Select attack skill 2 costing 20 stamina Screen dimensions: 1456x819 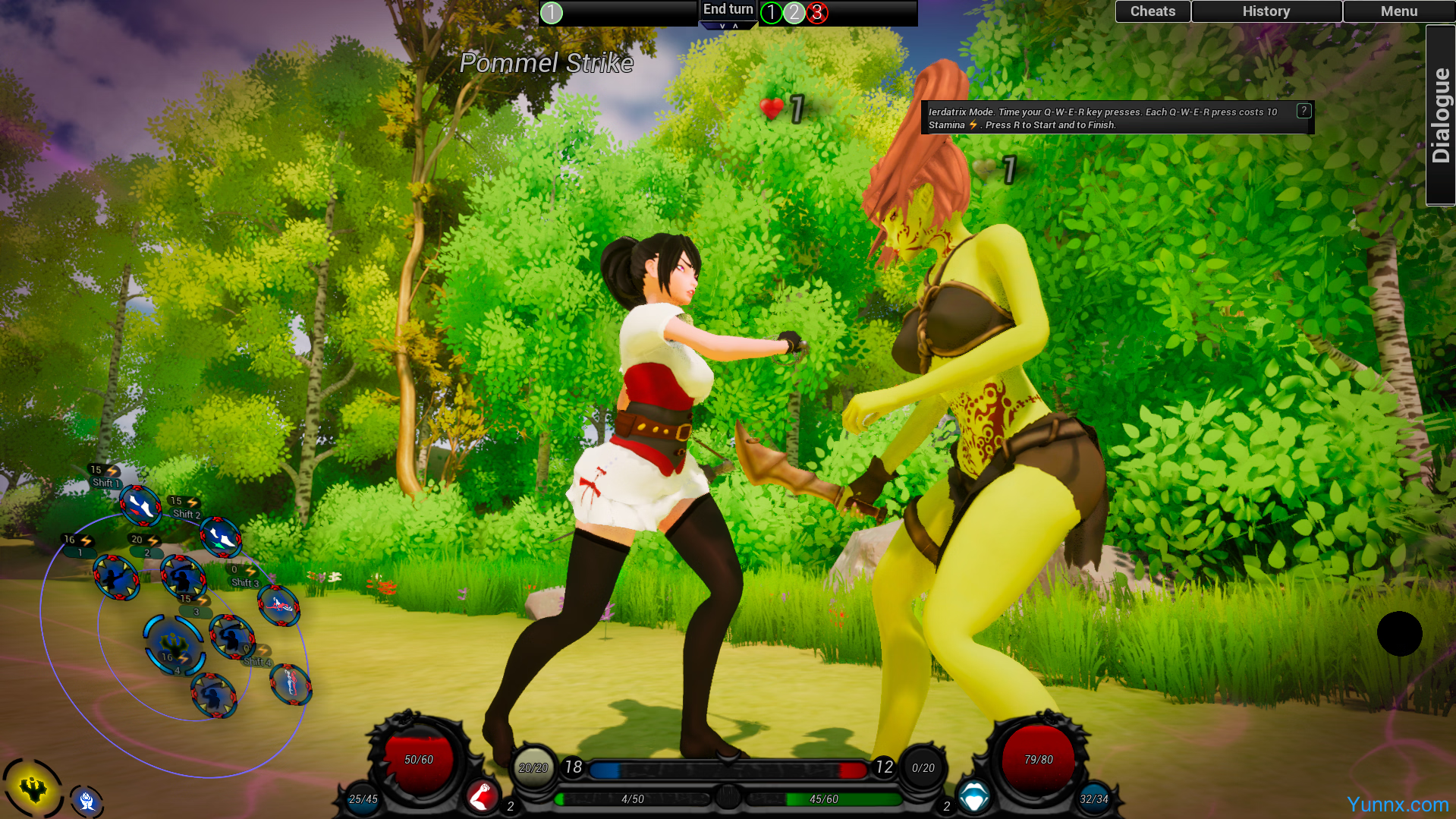[x=183, y=576]
